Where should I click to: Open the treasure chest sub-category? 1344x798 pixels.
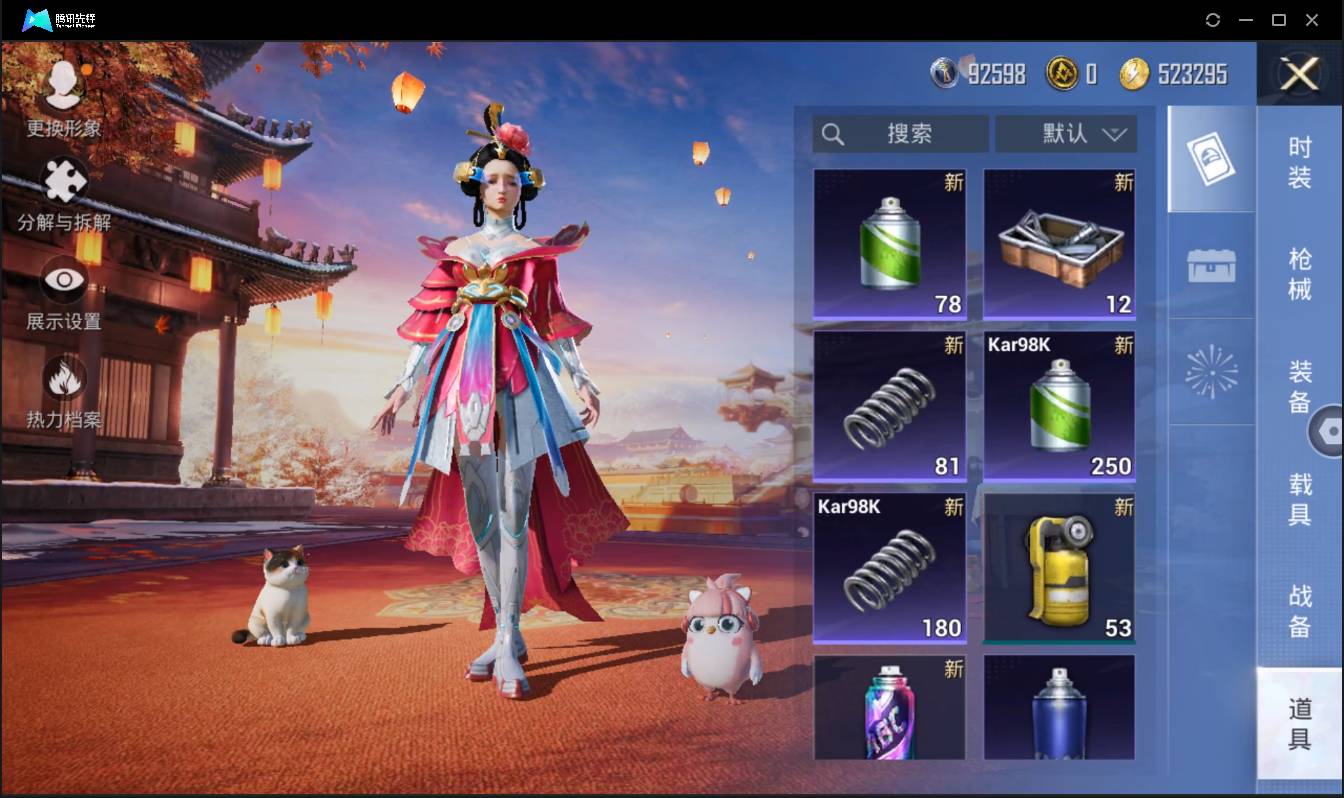1211,266
